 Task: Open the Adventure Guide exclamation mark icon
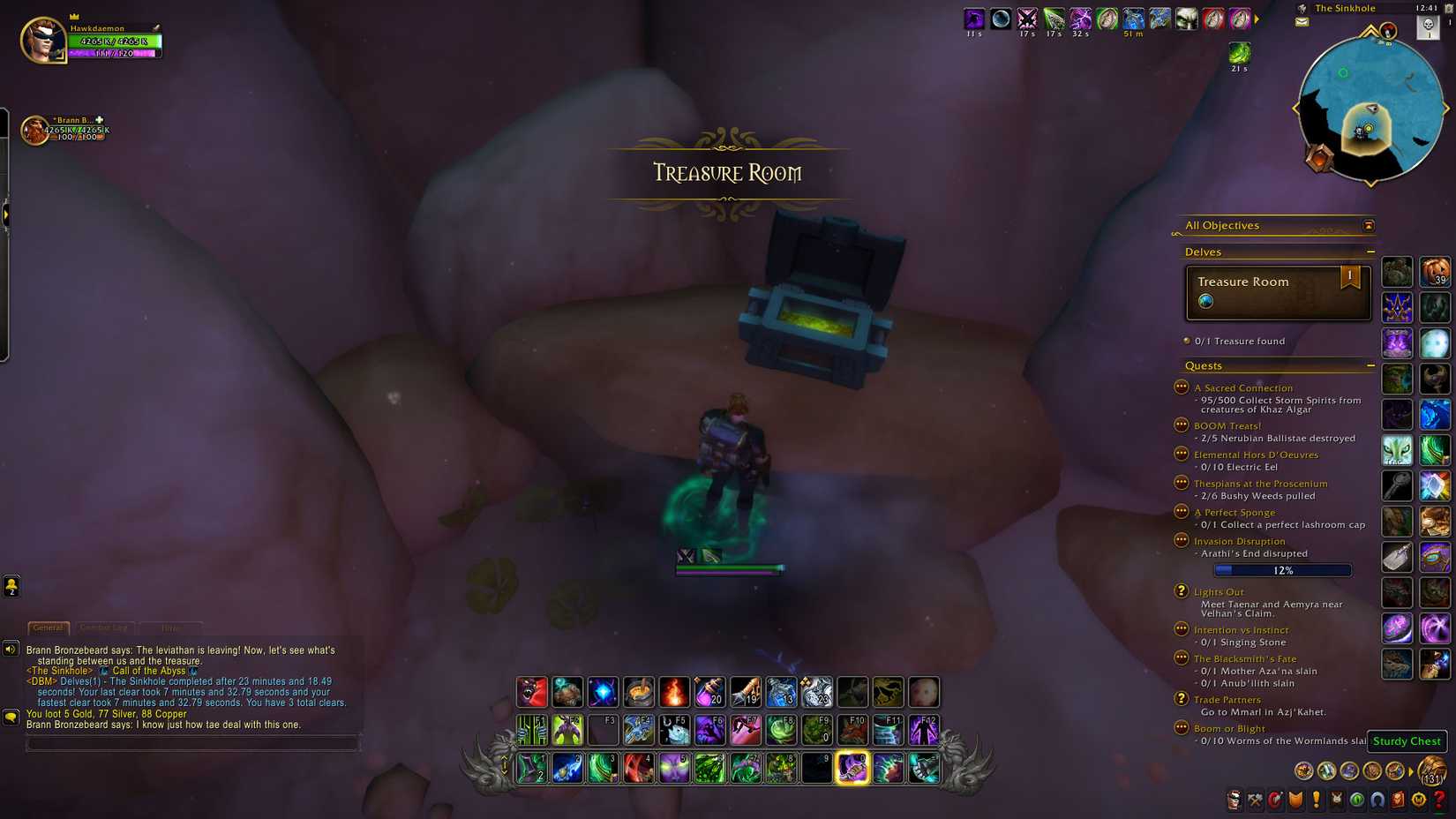(1316, 800)
